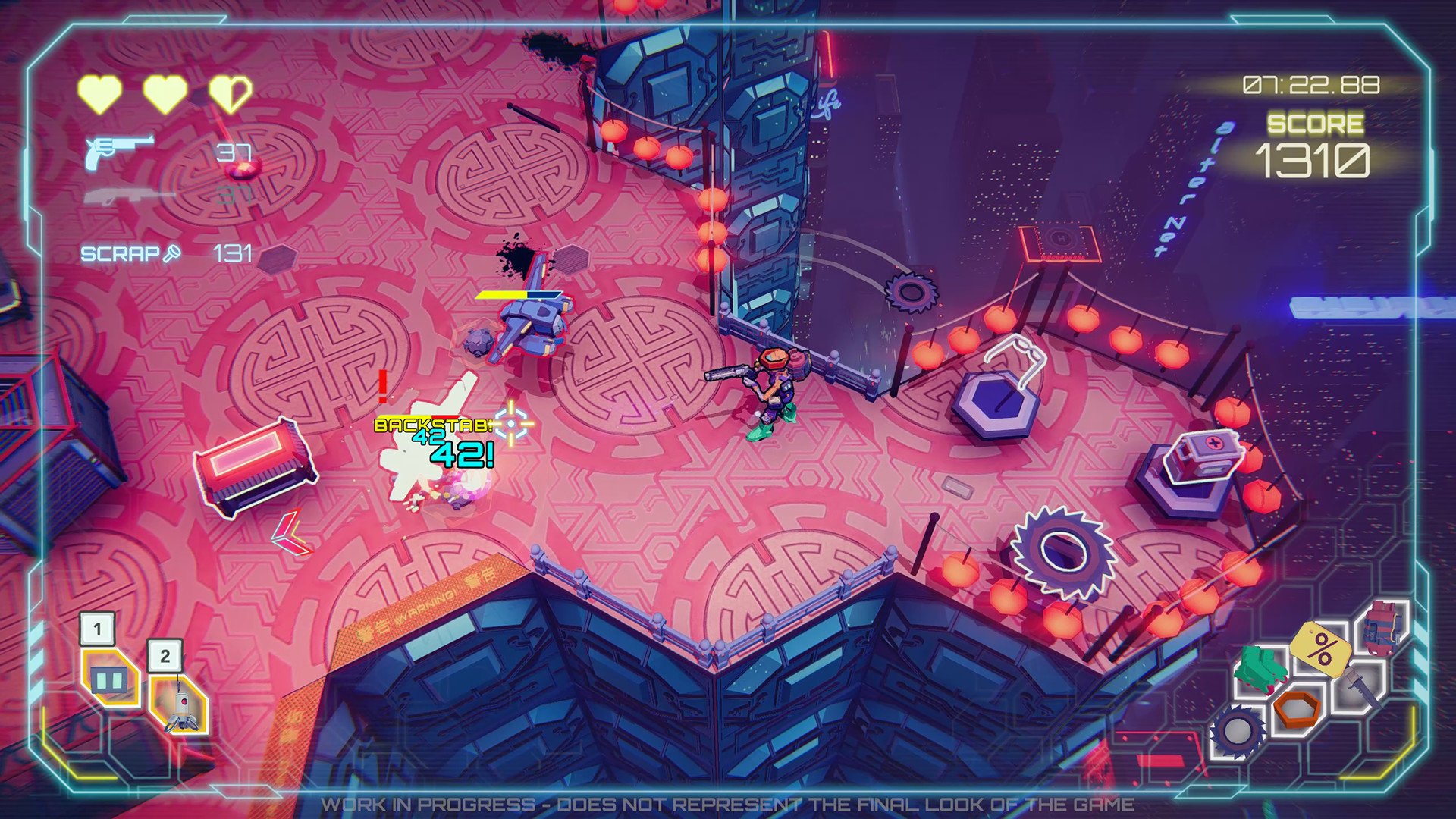Choose the red backpack item slot
This screenshot has height=819, width=1456.
click(1384, 628)
